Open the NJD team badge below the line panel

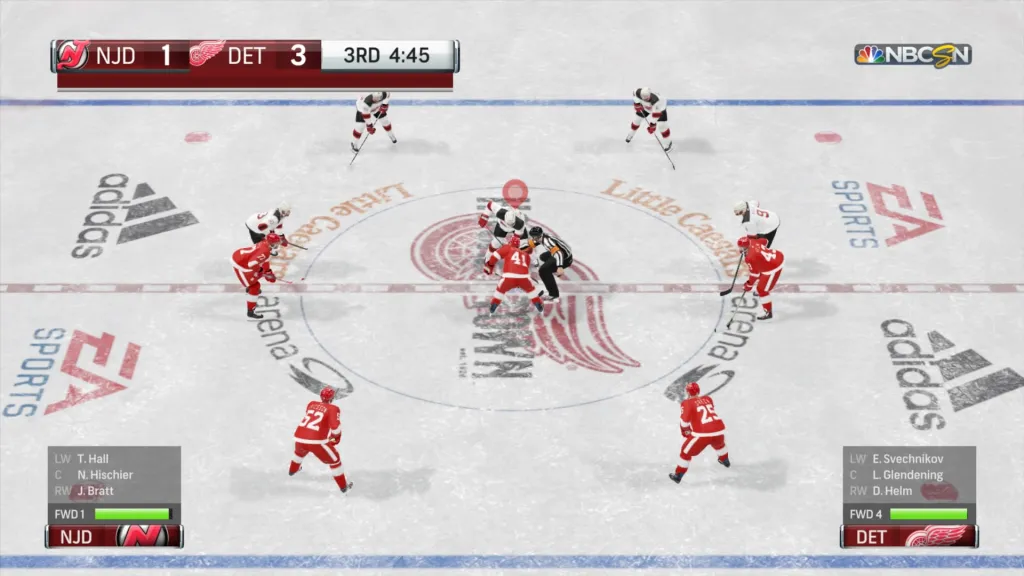pos(114,537)
